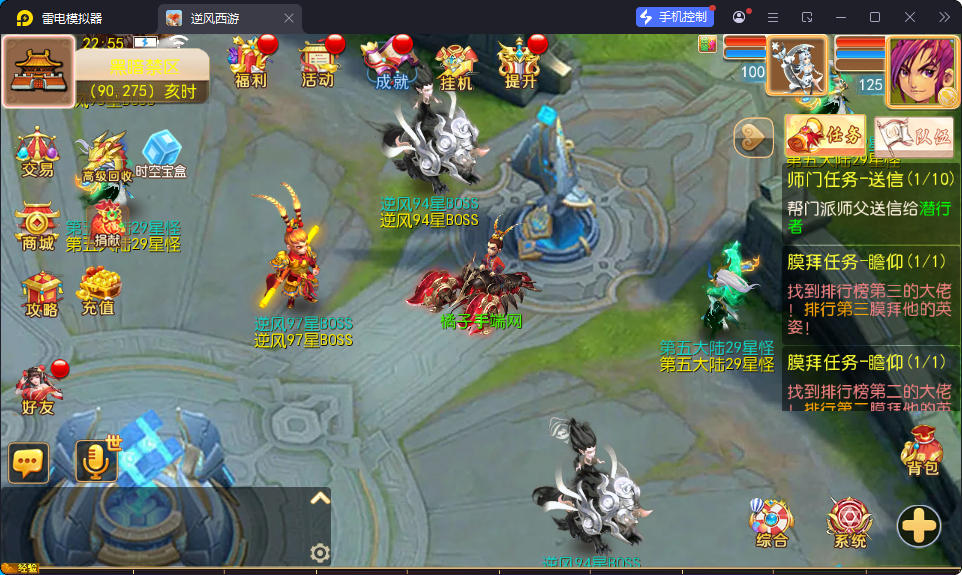This screenshot has height=575, width=962.
Task: Switch to the 任务 quest tab
Action: 825,135
